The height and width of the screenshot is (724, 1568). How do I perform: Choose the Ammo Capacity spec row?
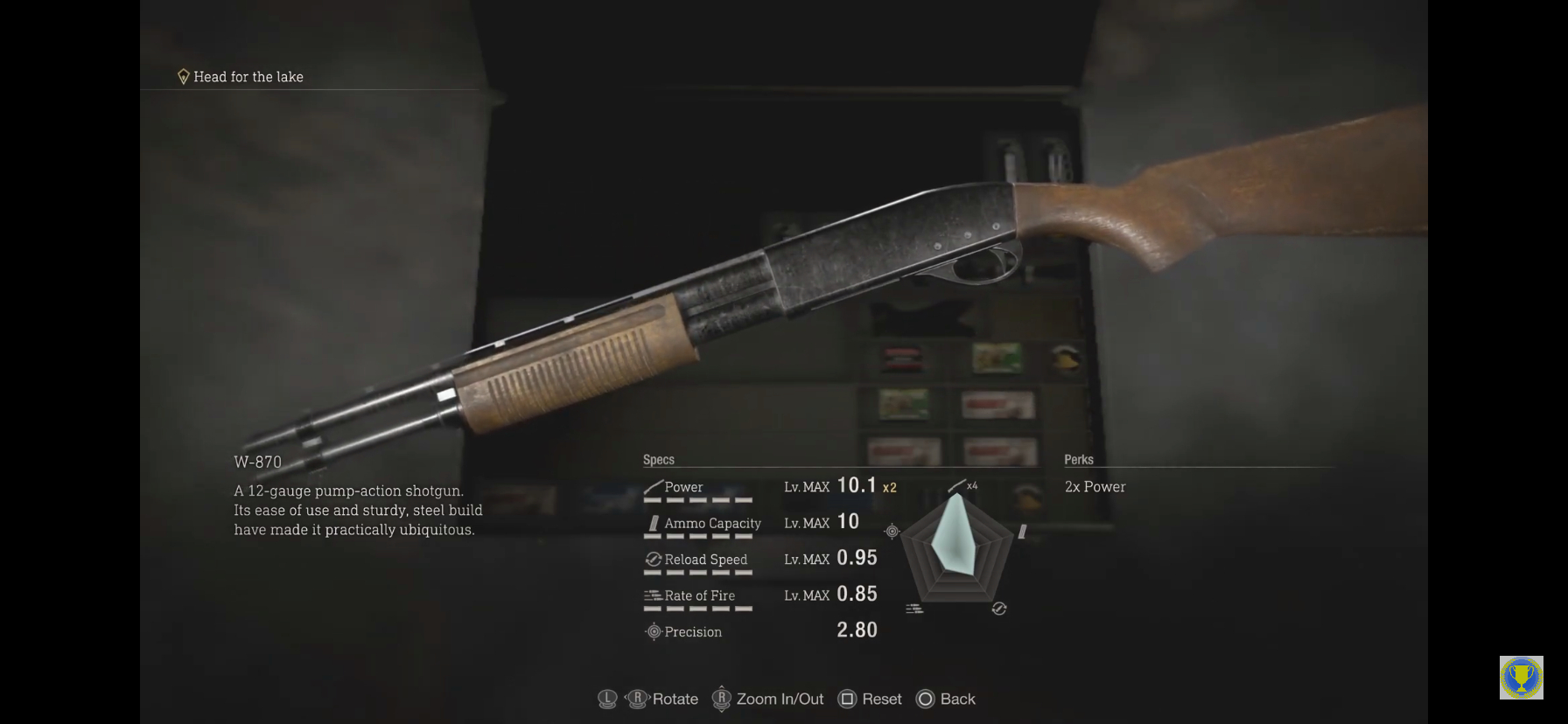pos(711,523)
